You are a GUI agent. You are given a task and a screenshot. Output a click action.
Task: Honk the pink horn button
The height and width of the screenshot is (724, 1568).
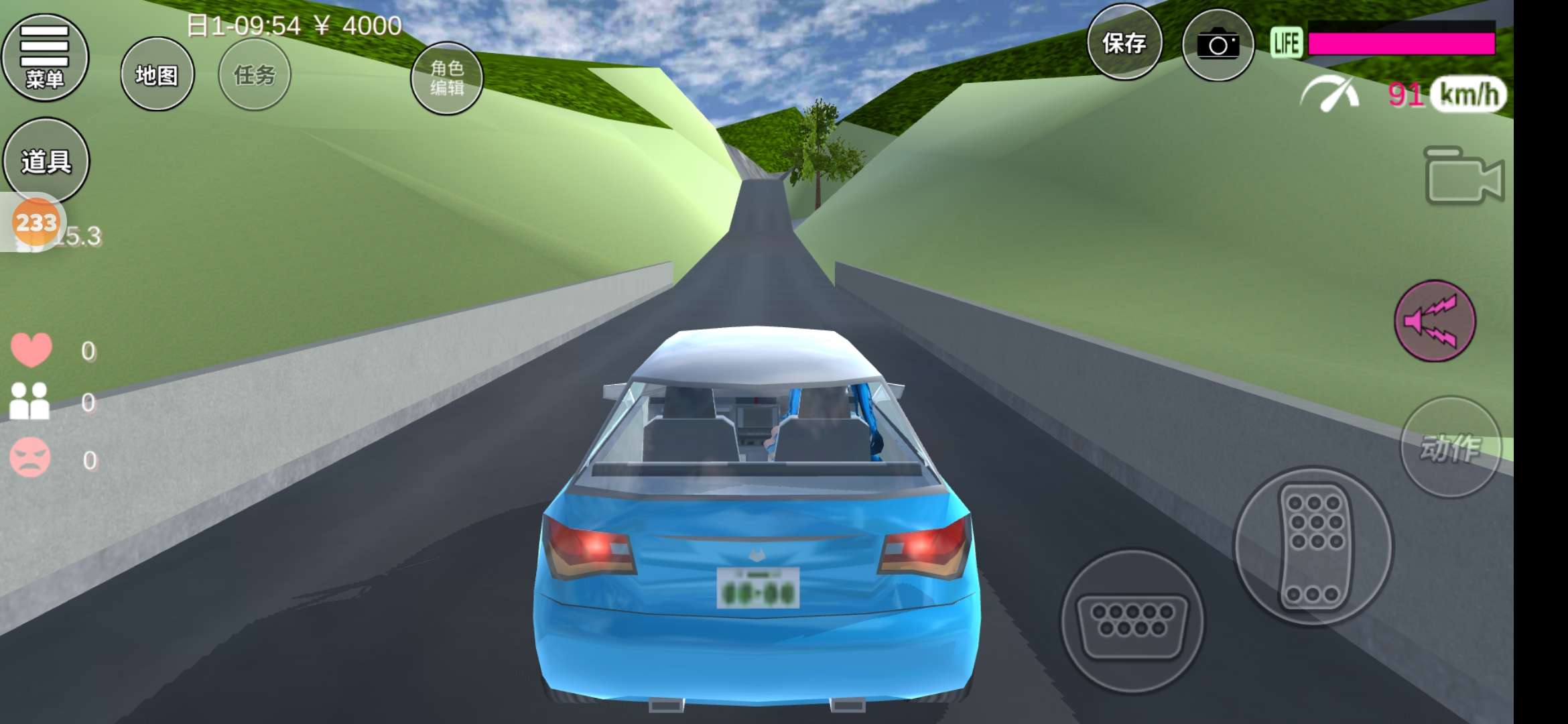point(1434,321)
